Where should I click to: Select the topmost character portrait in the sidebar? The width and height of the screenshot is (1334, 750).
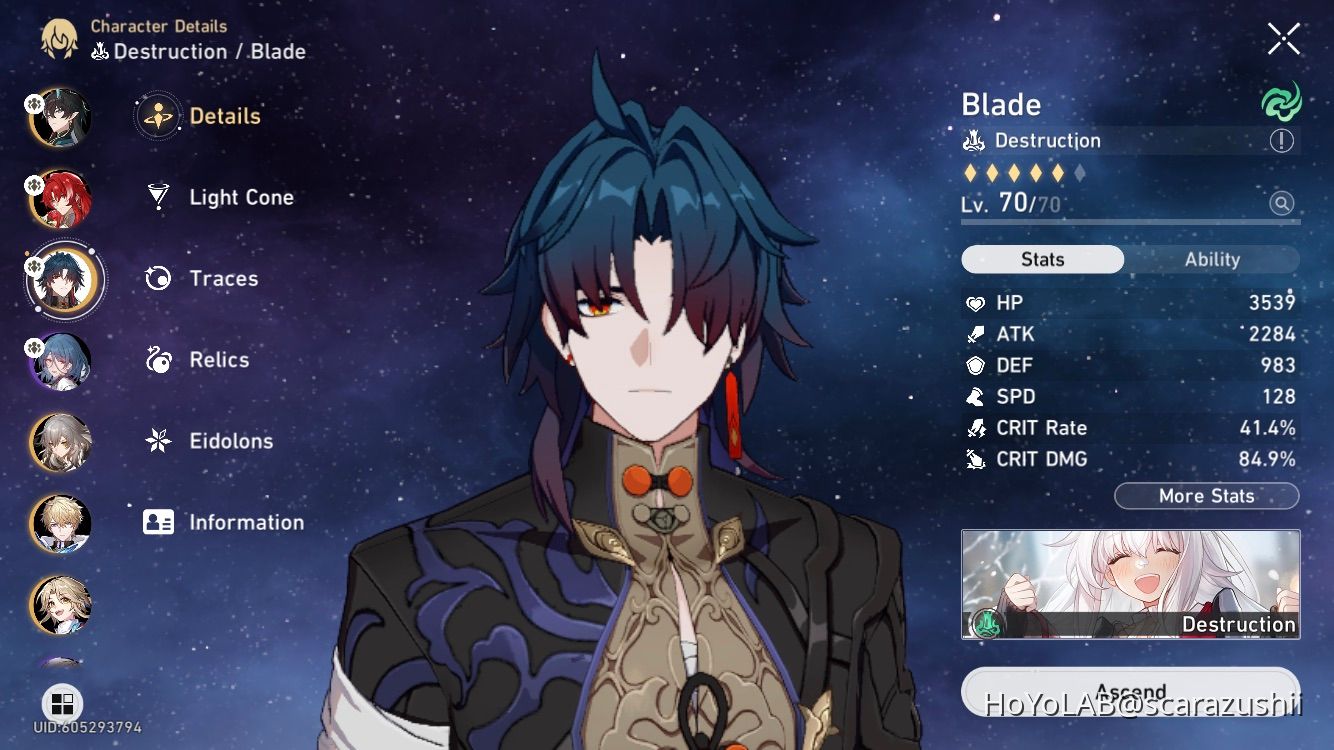pos(60,117)
